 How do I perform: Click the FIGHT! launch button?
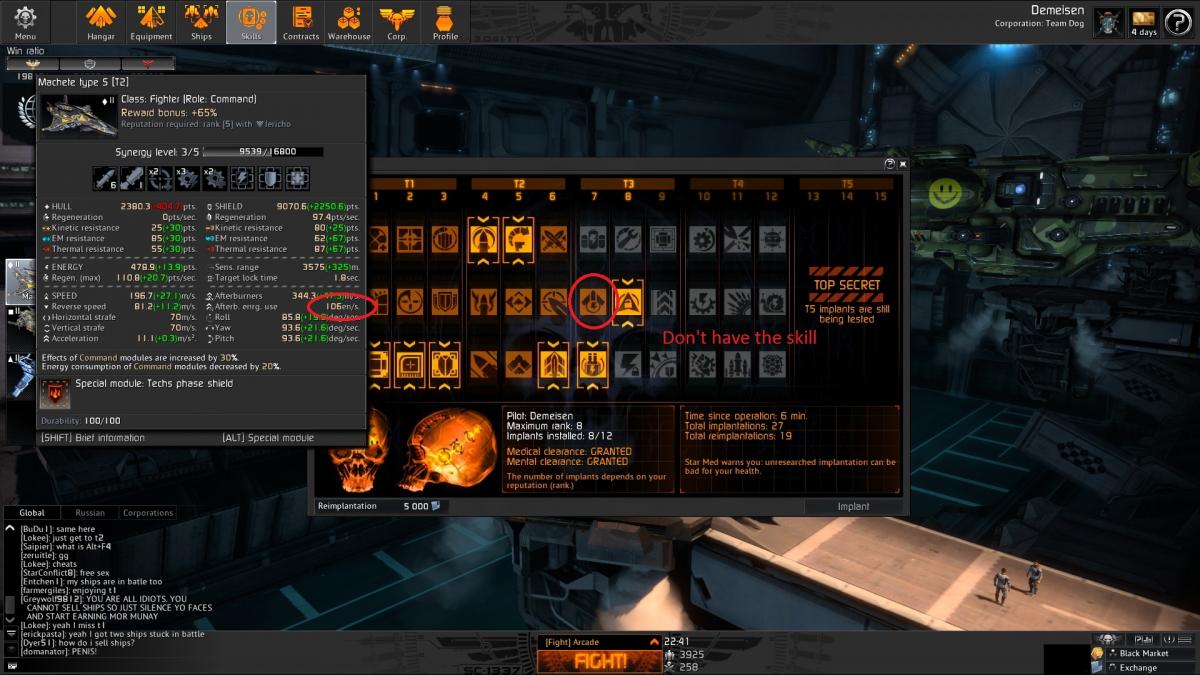[600, 661]
